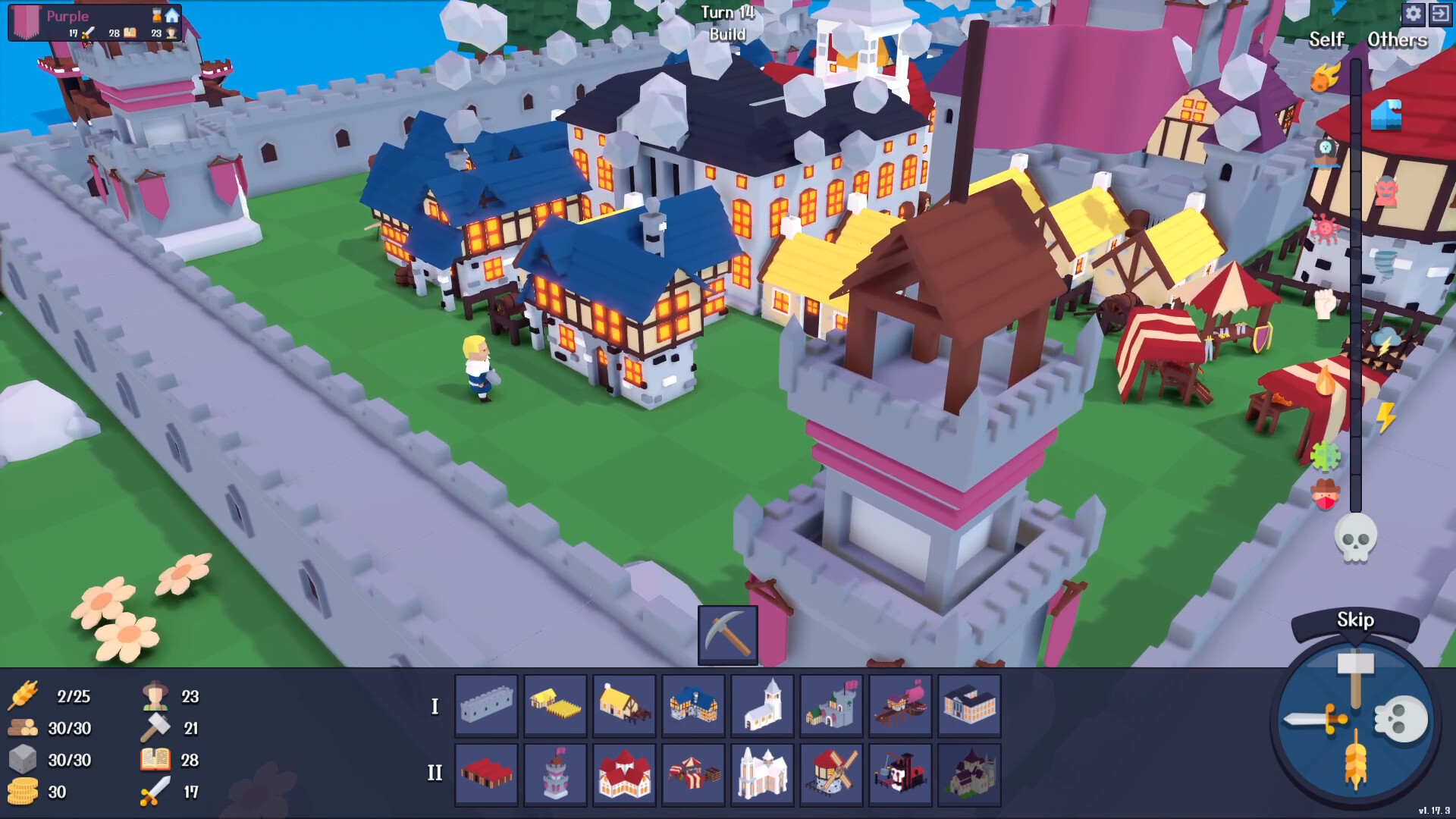
Task: Select the stone wall build icon
Action: click(486, 705)
